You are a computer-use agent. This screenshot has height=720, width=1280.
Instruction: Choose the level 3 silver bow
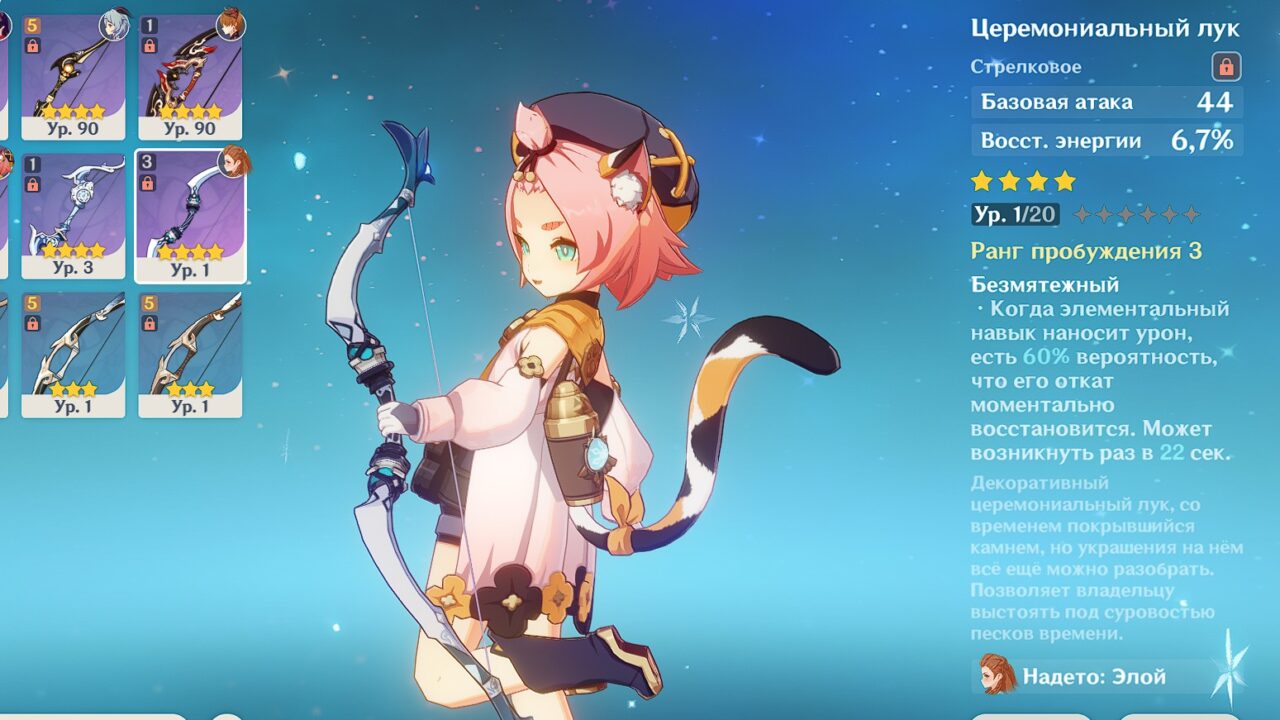tap(73, 215)
